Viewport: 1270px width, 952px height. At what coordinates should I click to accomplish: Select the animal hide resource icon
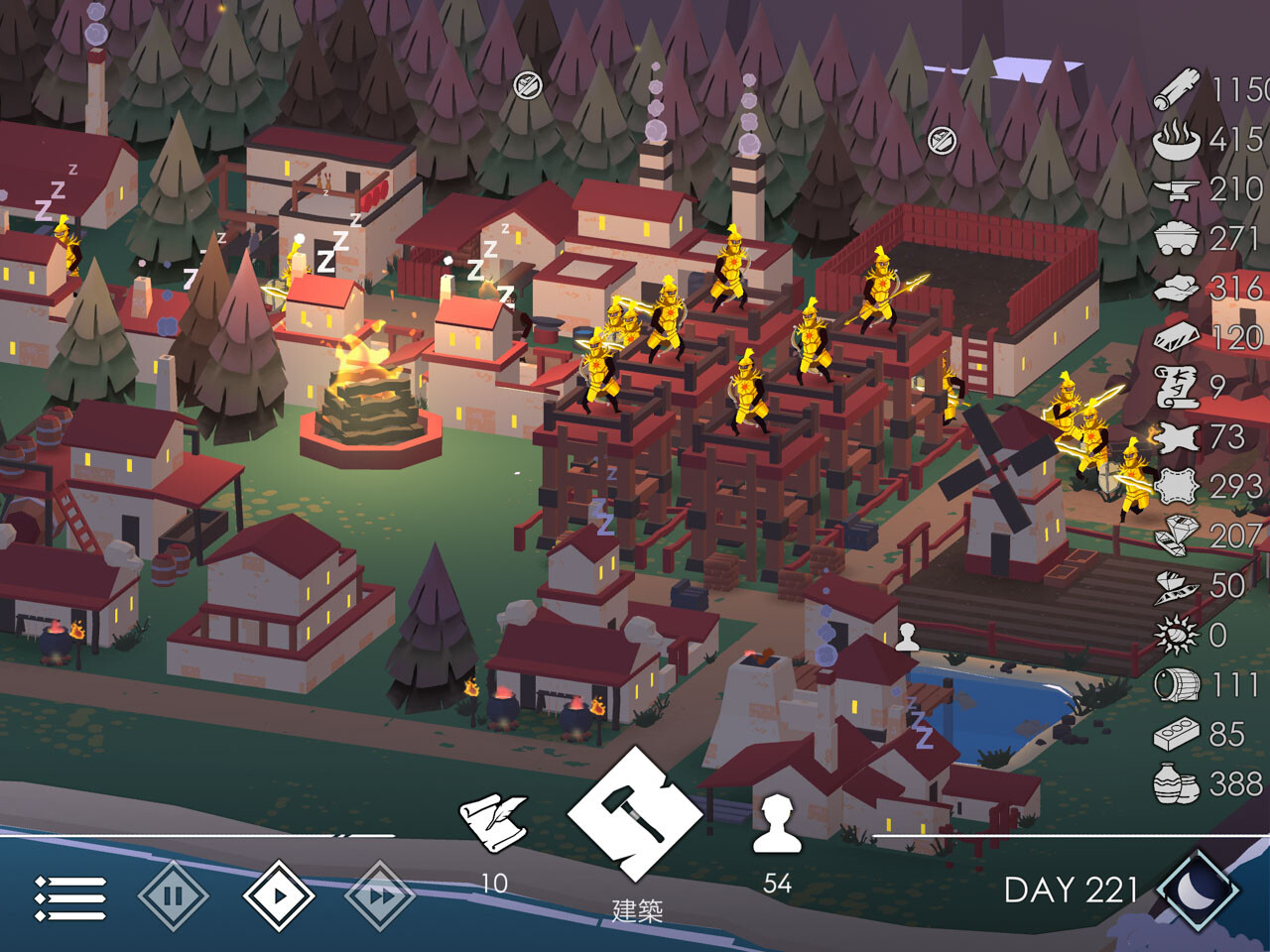pyautogui.click(x=1178, y=436)
